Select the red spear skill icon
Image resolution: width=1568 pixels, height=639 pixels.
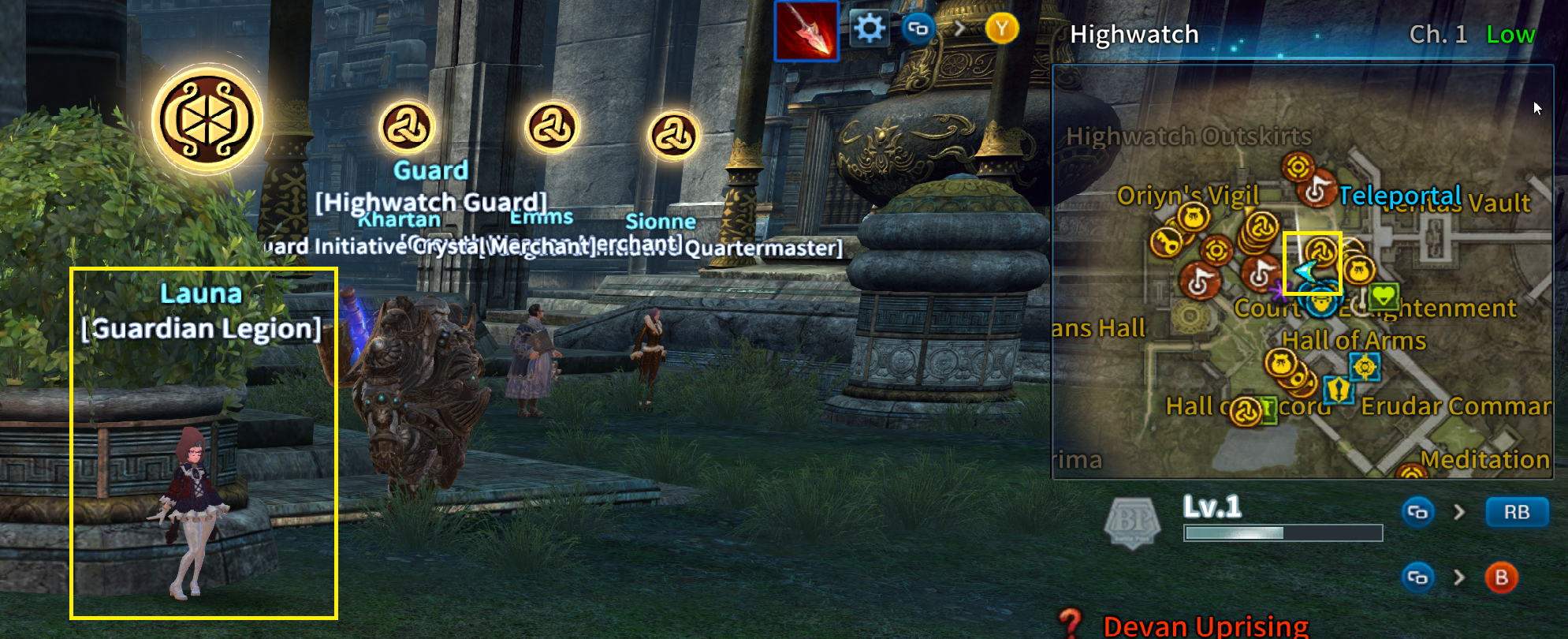click(806, 31)
